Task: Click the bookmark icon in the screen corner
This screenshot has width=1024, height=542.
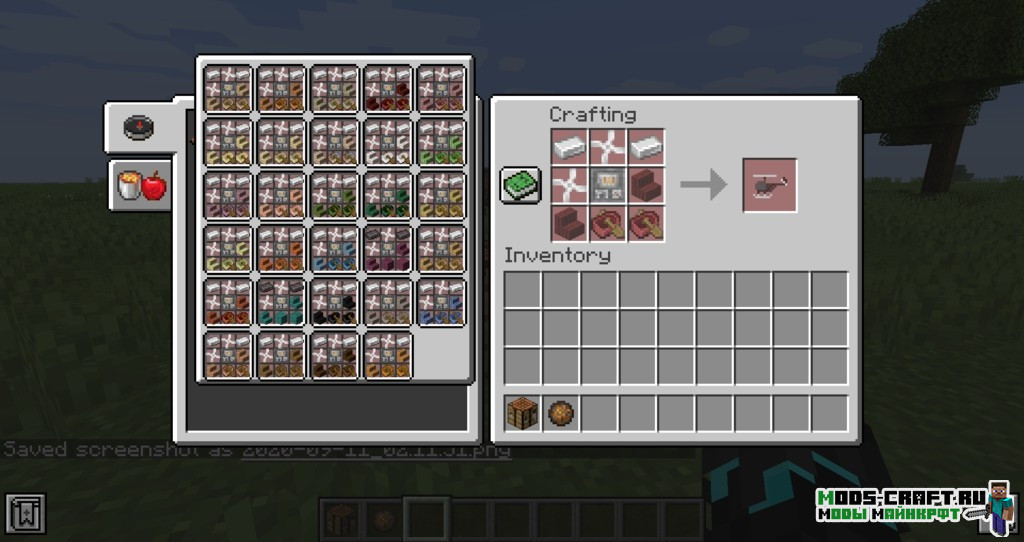Action: coord(24,514)
